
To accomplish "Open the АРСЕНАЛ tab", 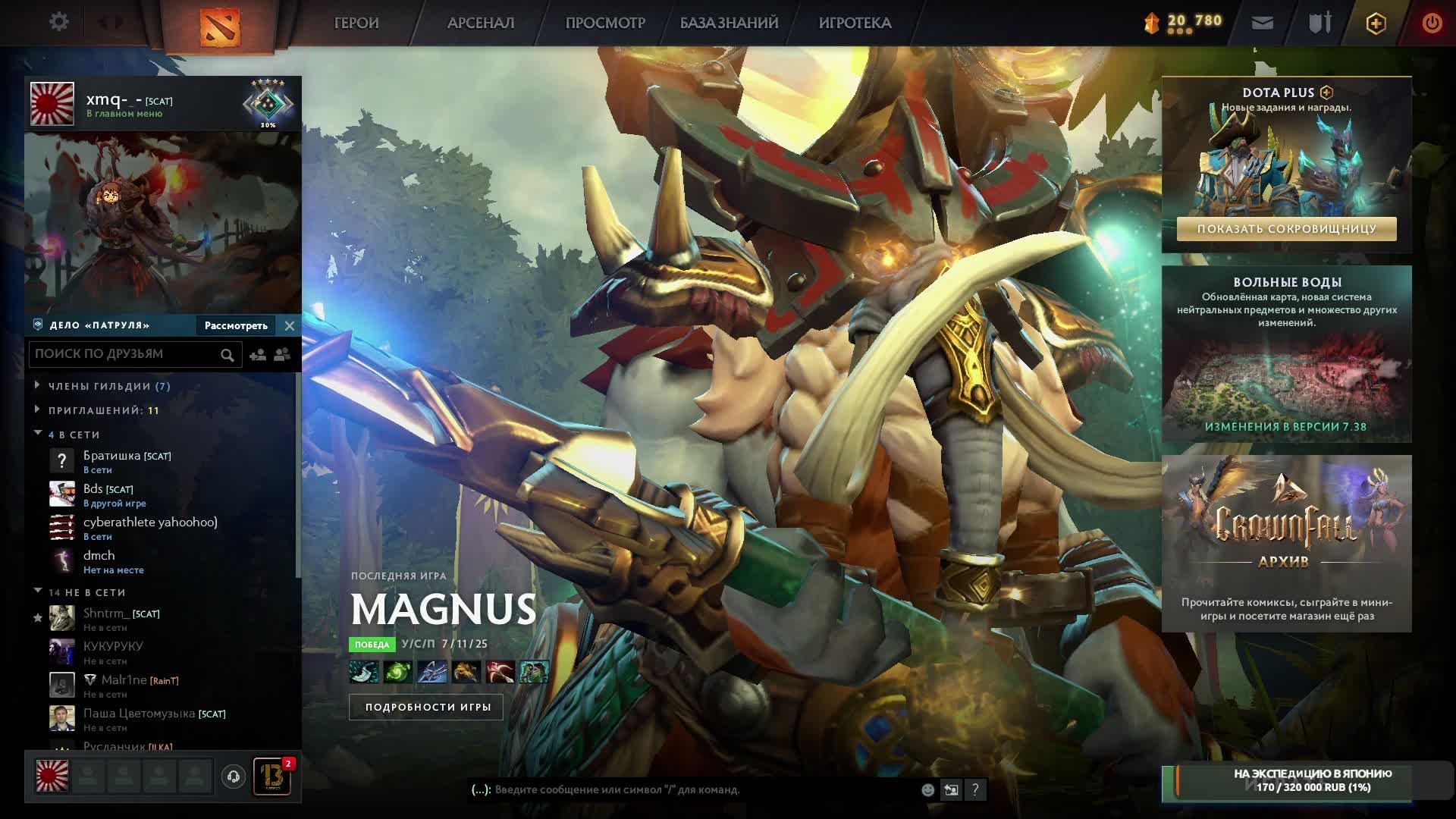I will pos(481,23).
